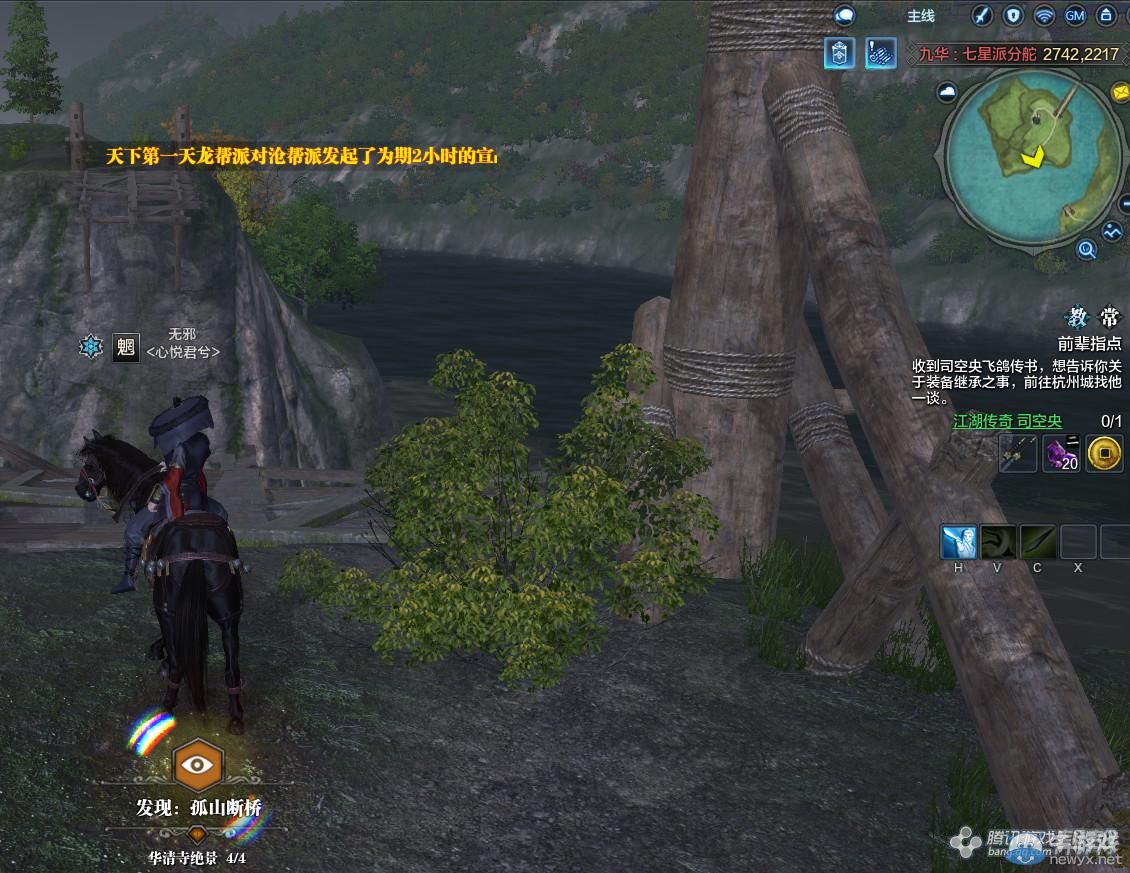The height and width of the screenshot is (873, 1130).
Task: Click the minimap magnifier search button
Action: click(x=1087, y=249)
